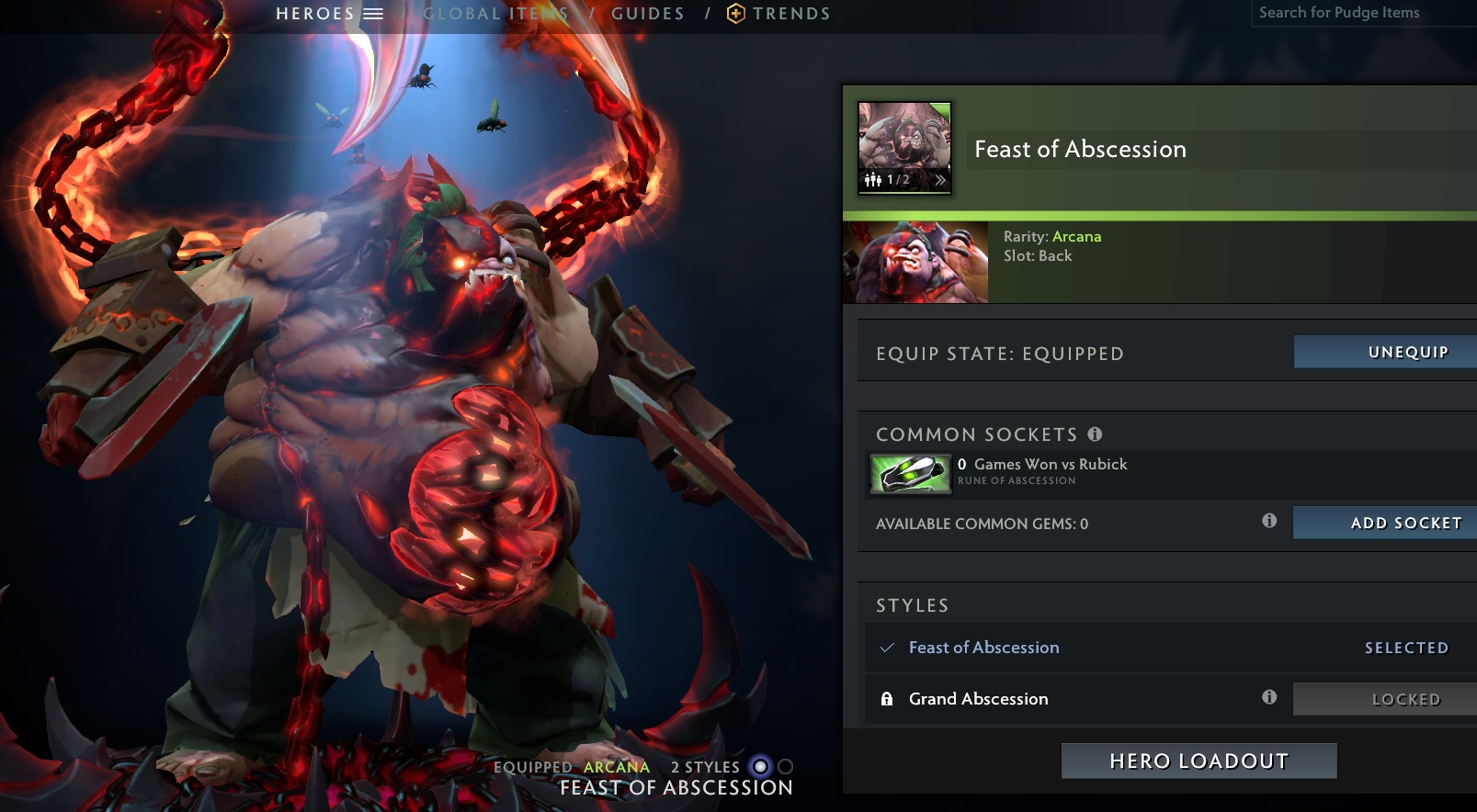Open the hamburger menu beside HEROES

coord(374,13)
